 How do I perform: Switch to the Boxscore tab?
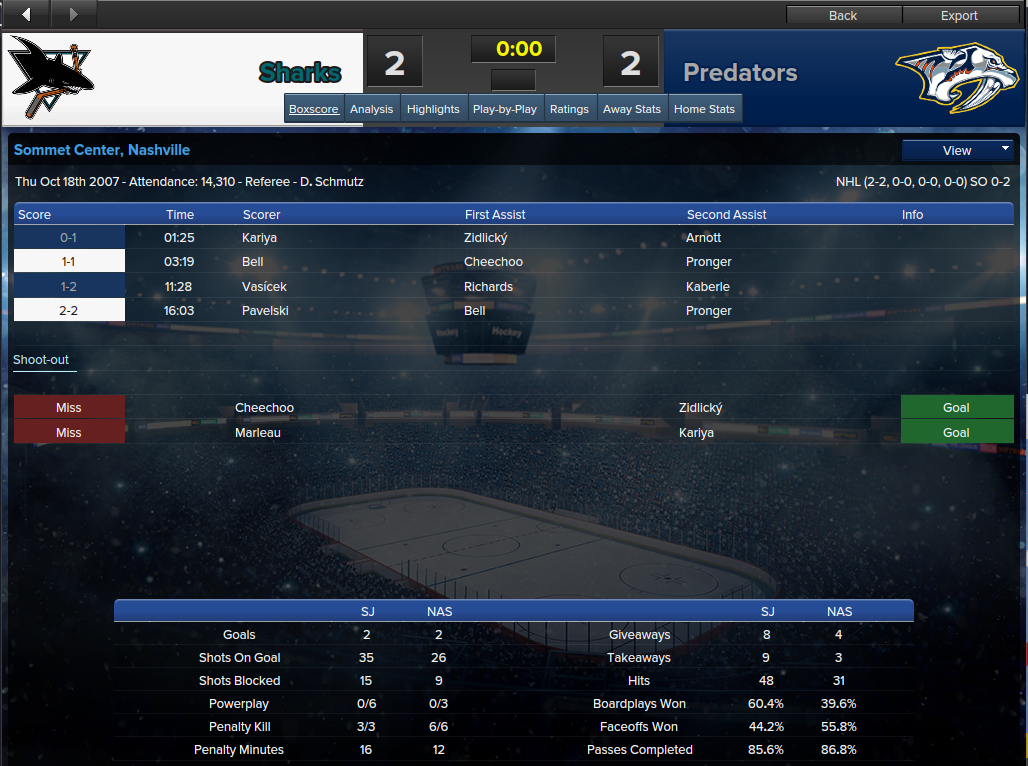[x=314, y=109]
